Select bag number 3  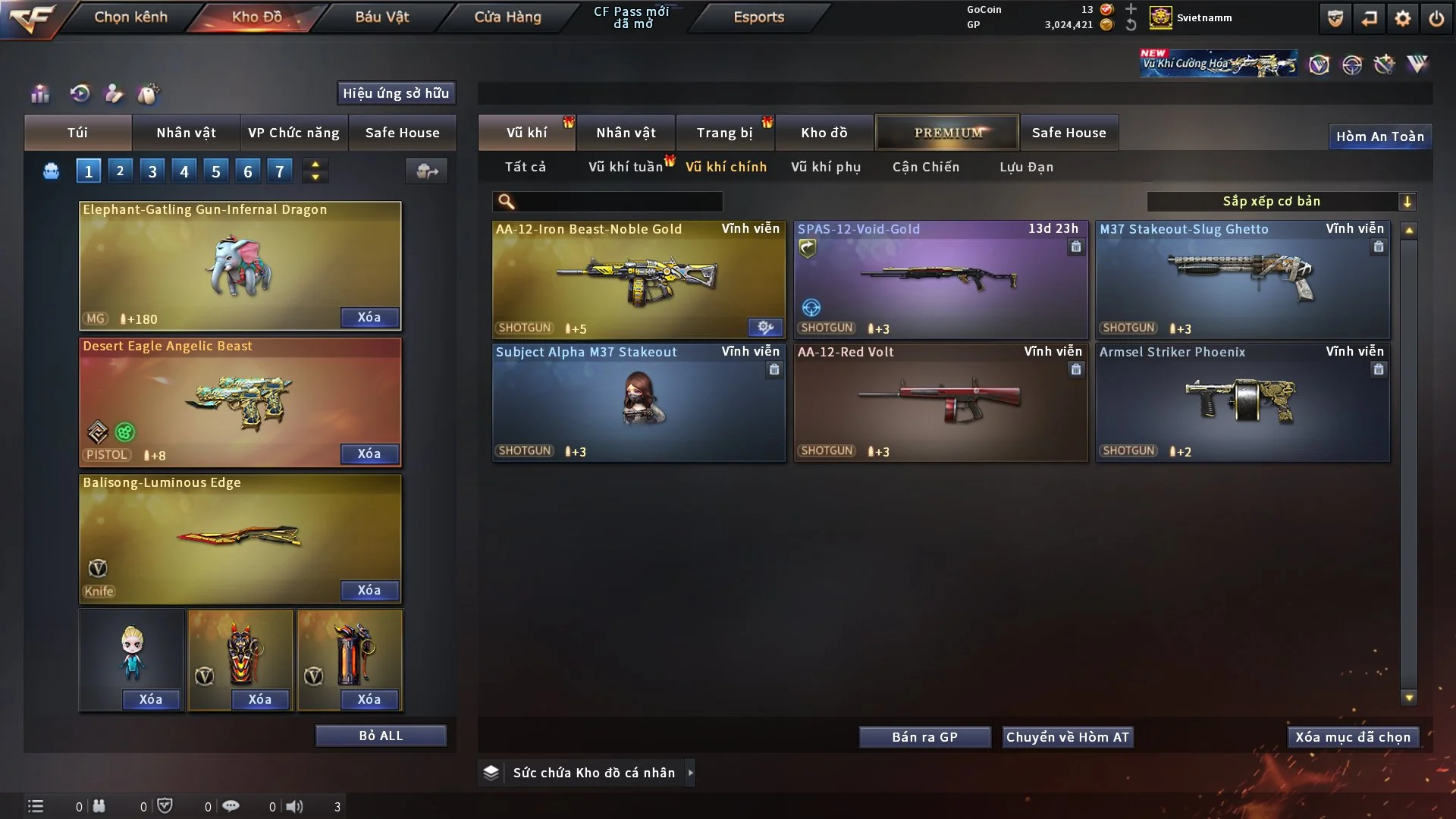click(x=152, y=171)
